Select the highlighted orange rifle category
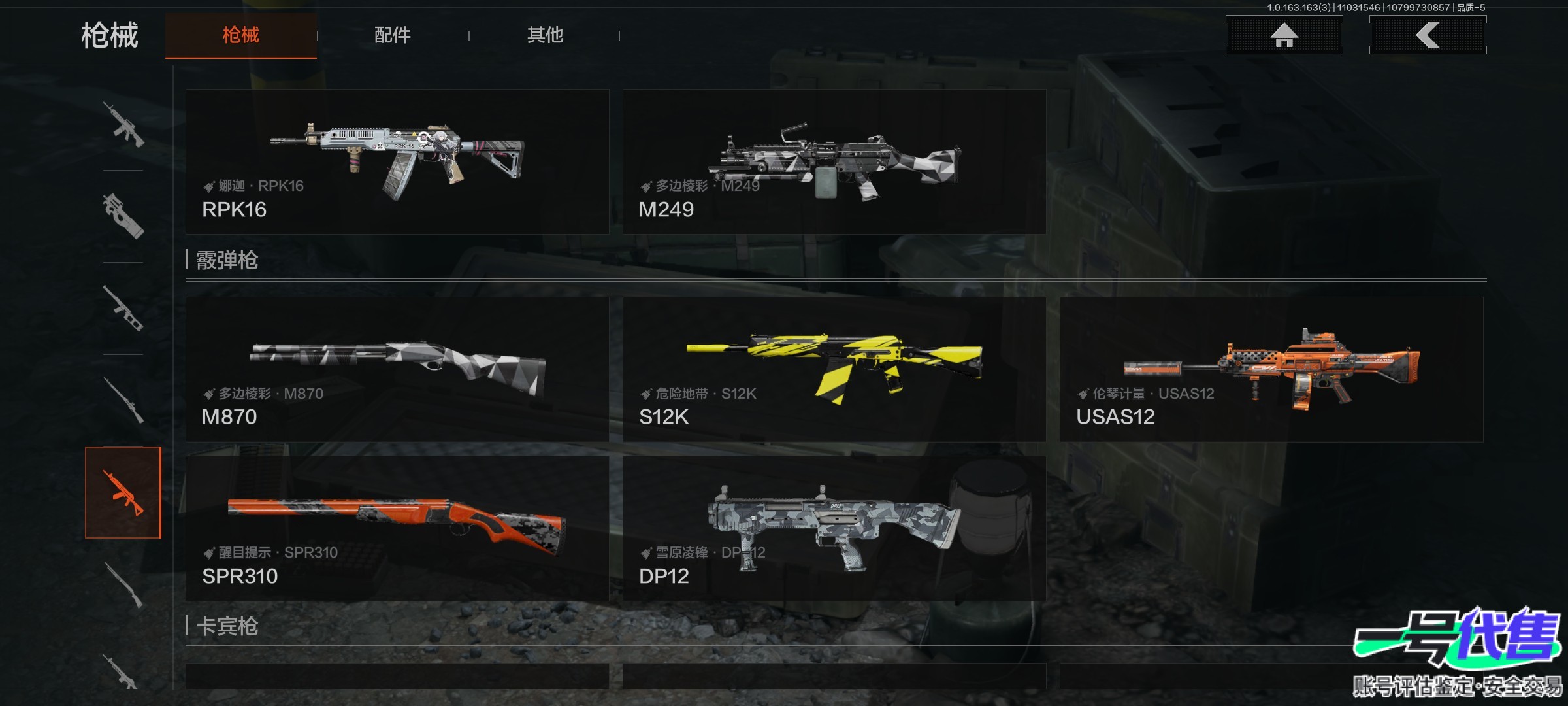The height and width of the screenshot is (706, 1568). tap(123, 493)
